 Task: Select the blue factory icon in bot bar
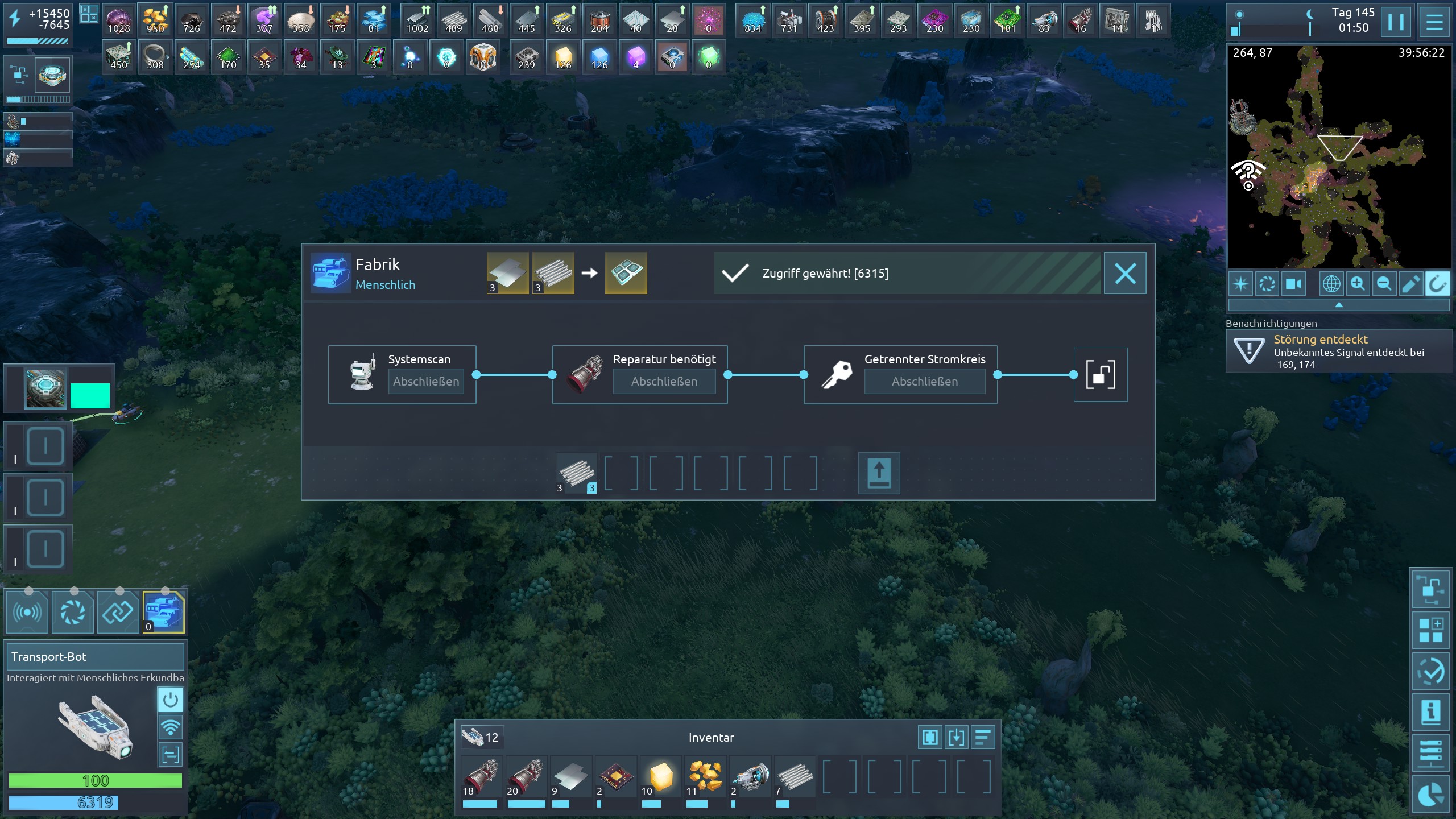click(164, 612)
